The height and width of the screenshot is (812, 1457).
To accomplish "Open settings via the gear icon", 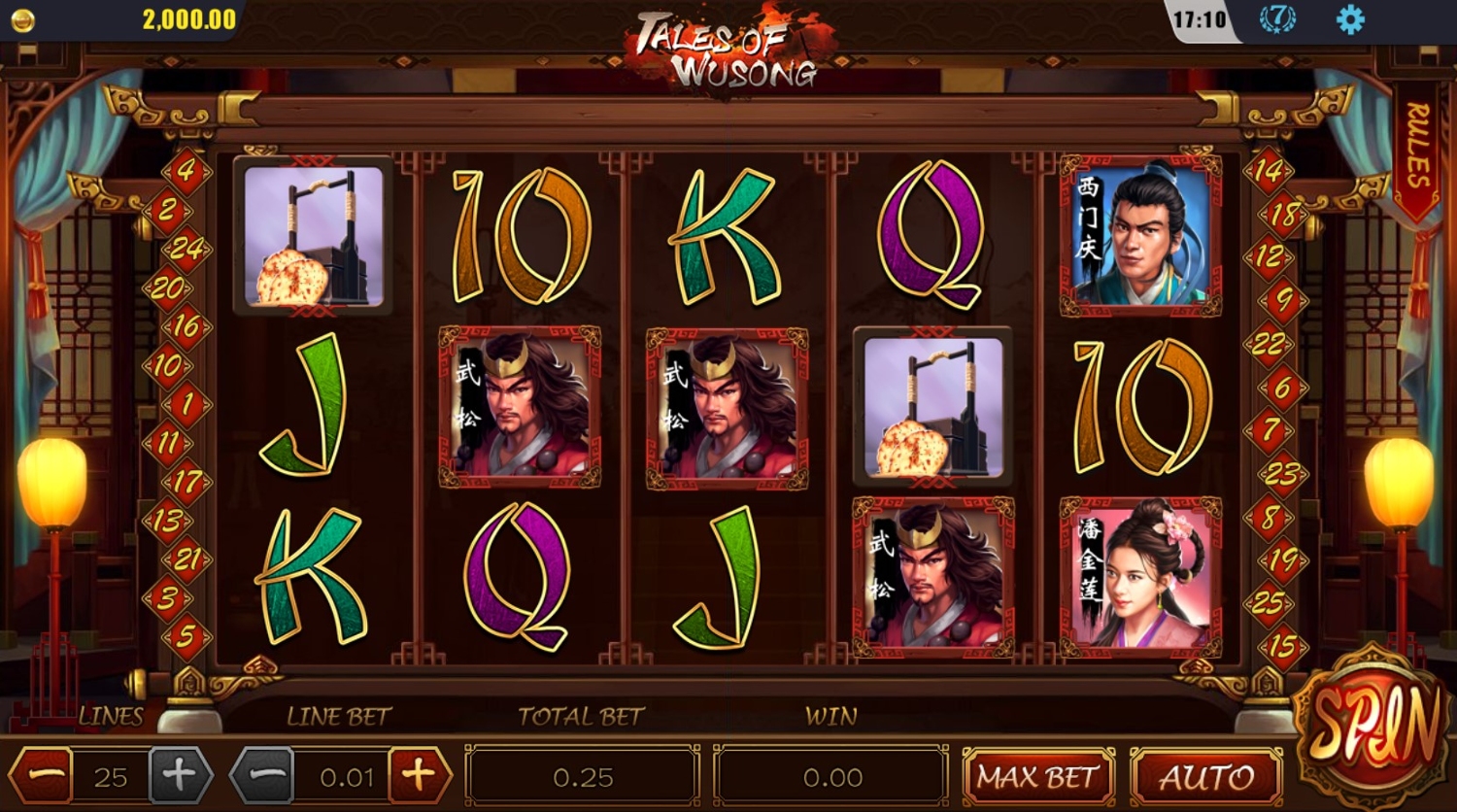I will point(1350,19).
